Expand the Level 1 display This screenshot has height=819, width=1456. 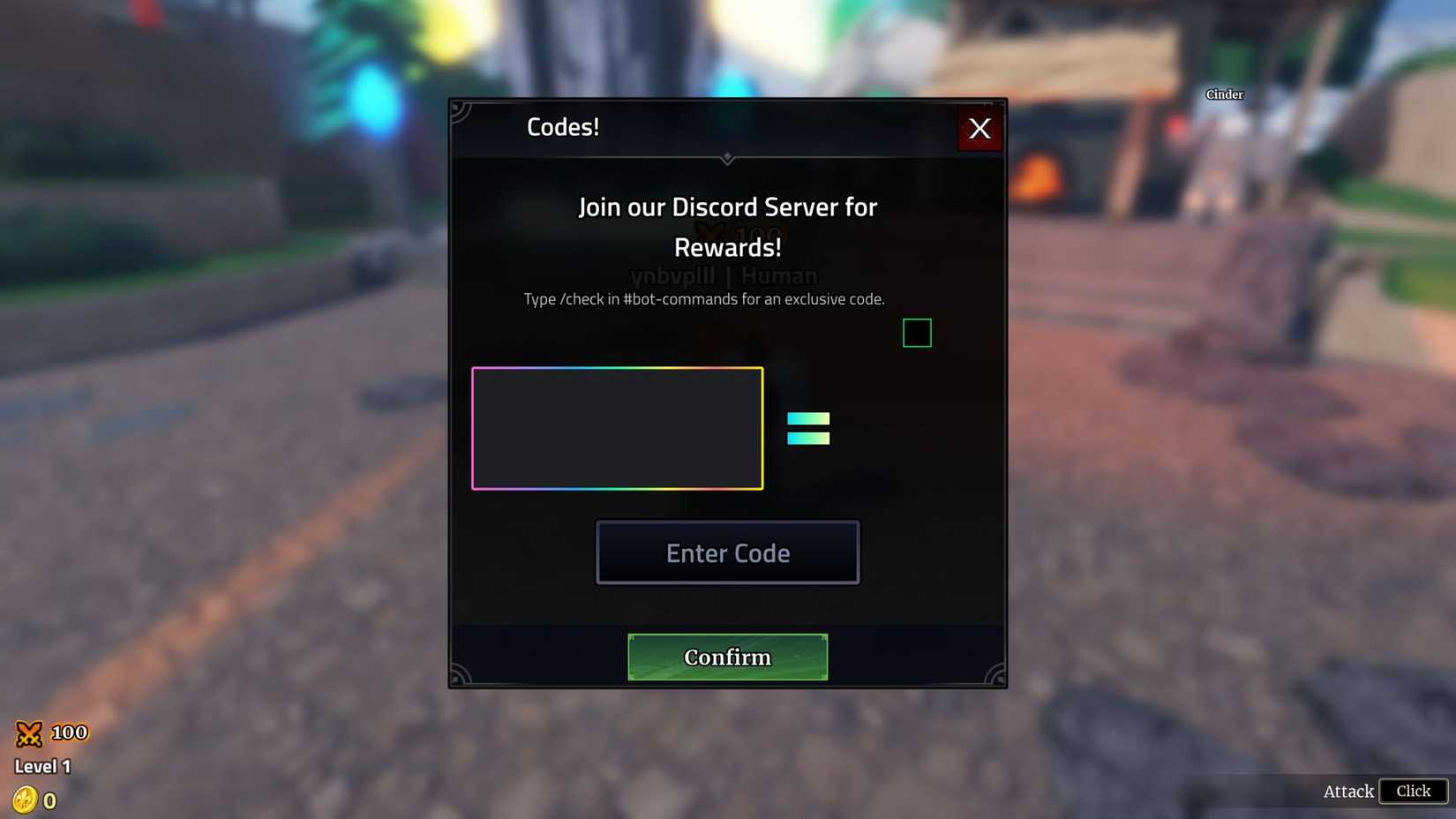(42, 766)
